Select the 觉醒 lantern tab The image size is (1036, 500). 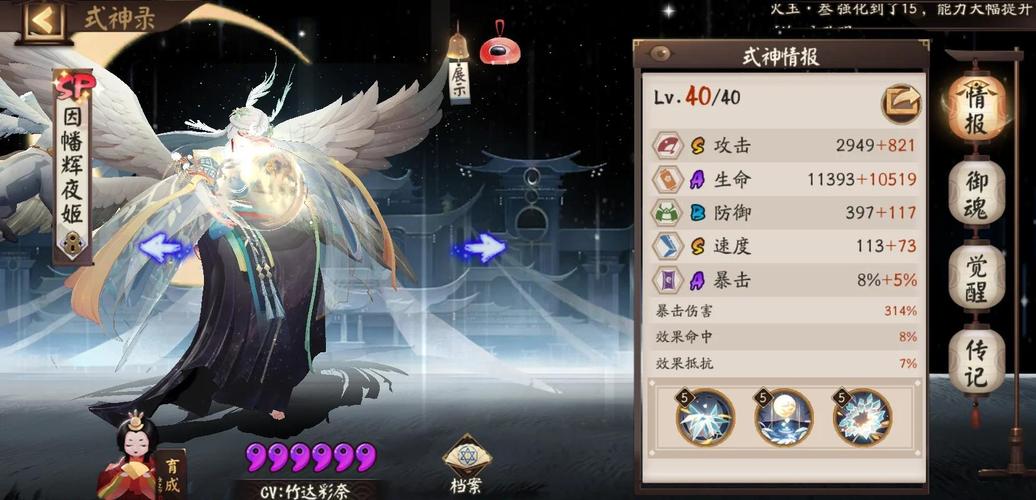click(976, 275)
